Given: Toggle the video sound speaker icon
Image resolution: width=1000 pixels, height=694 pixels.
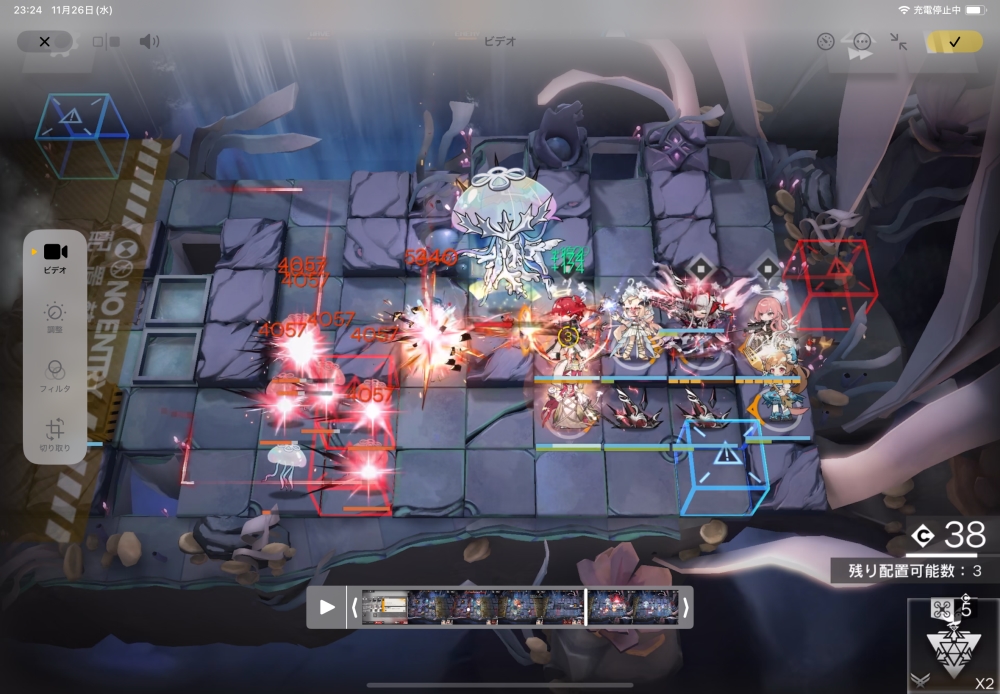Looking at the screenshot, I should click(x=149, y=42).
